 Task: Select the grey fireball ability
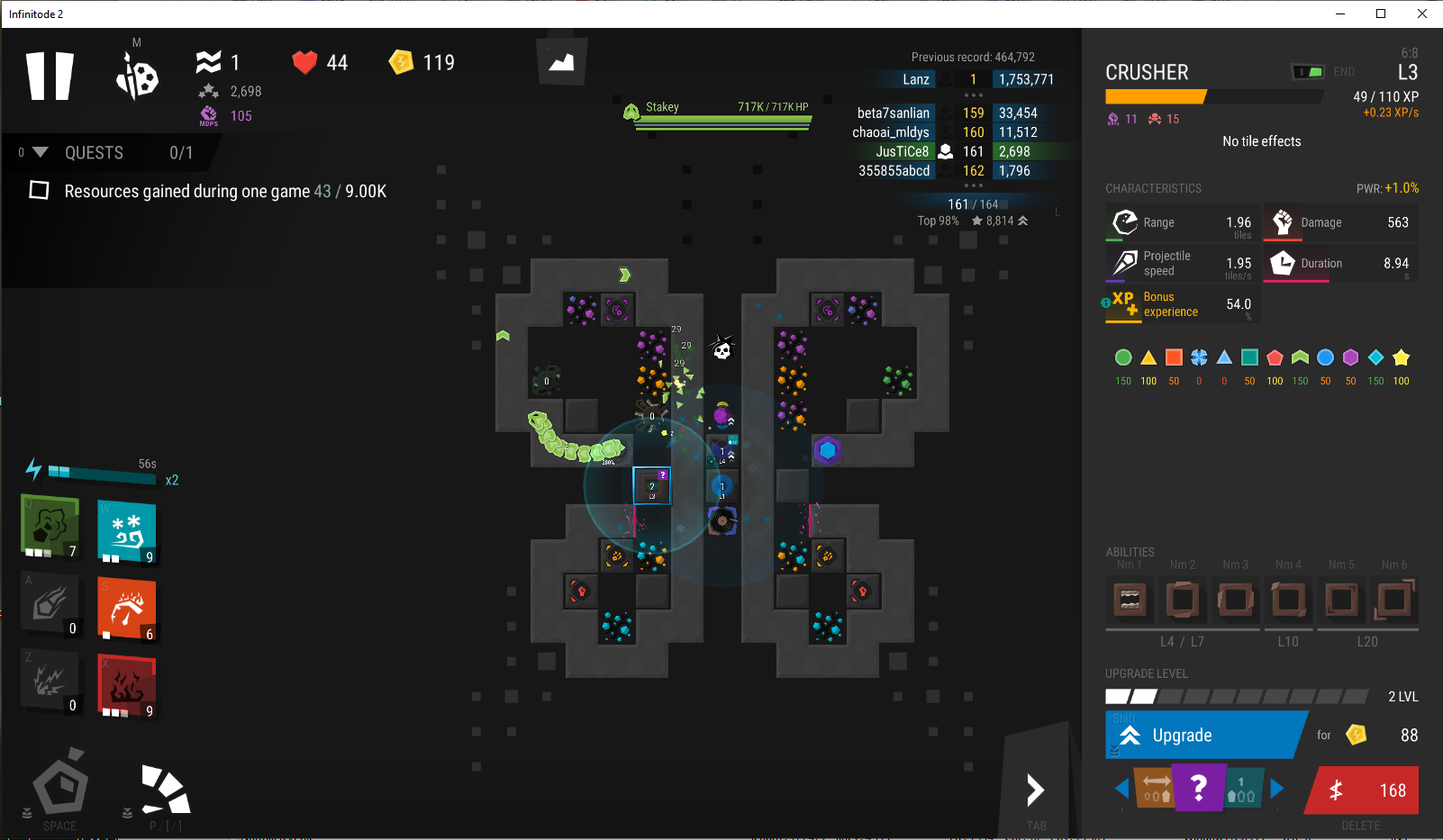point(50,605)
